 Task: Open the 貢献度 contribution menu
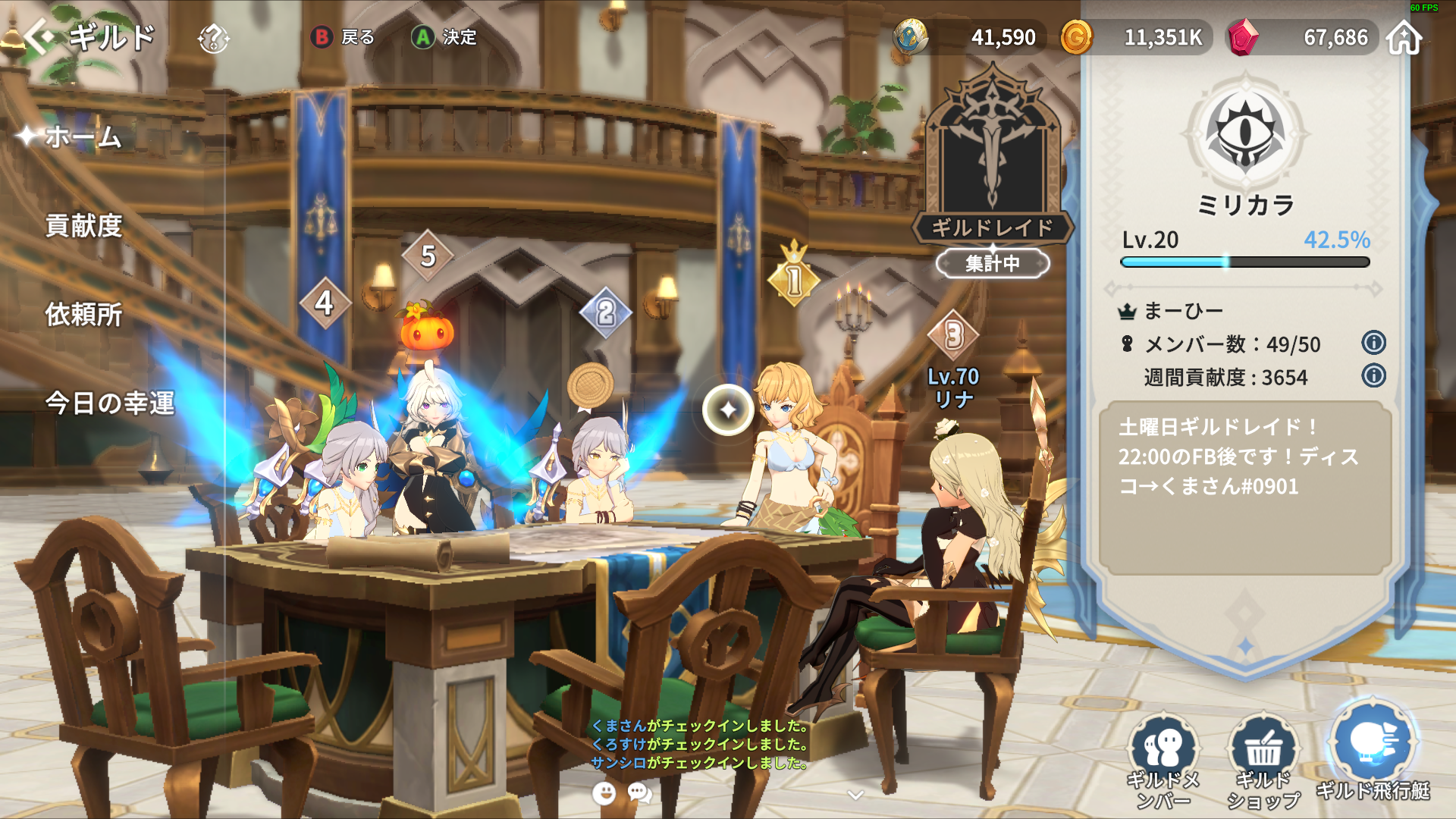tap(83, 226)
